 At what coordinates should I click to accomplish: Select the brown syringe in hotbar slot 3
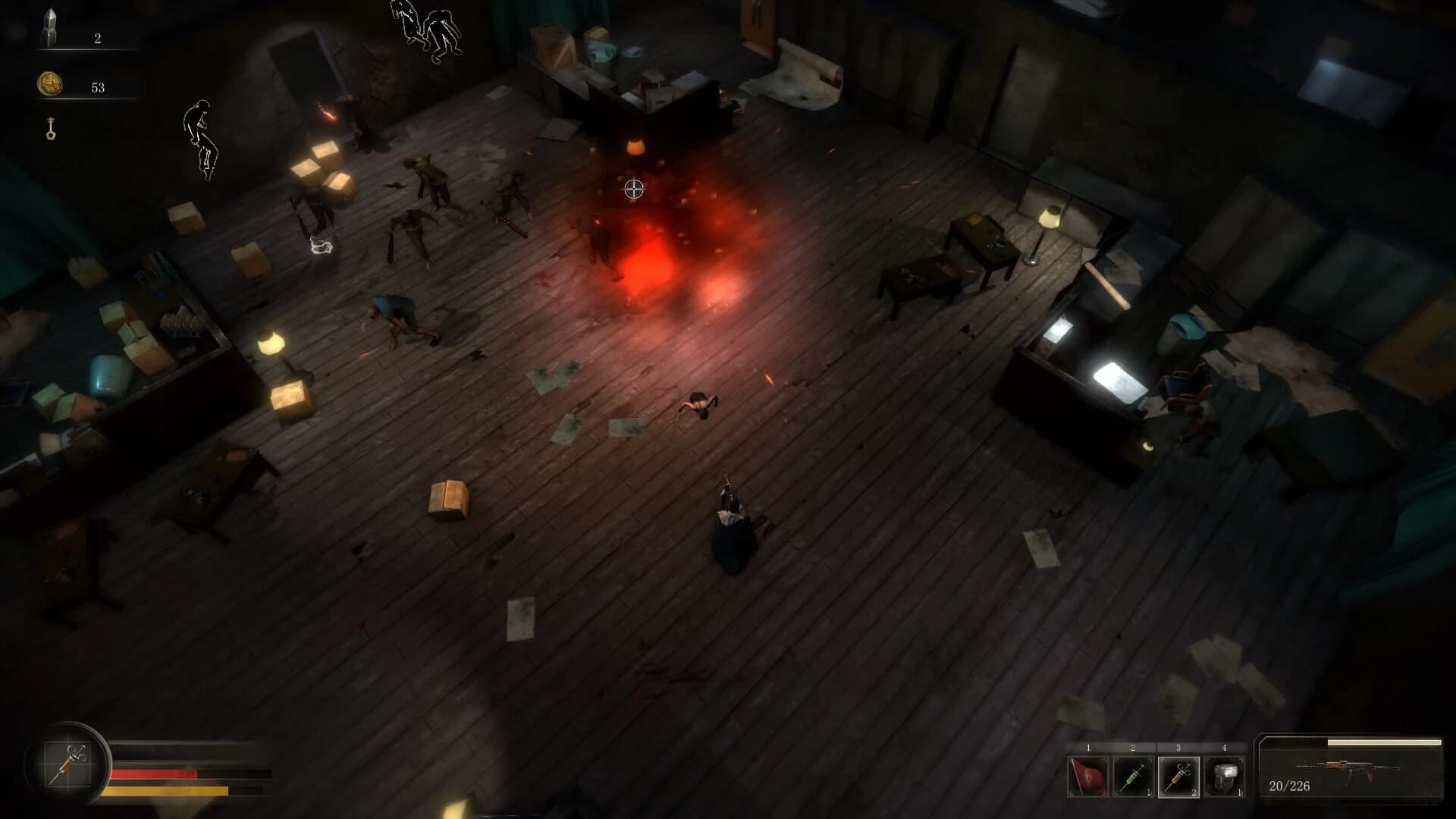[1178, 776]
